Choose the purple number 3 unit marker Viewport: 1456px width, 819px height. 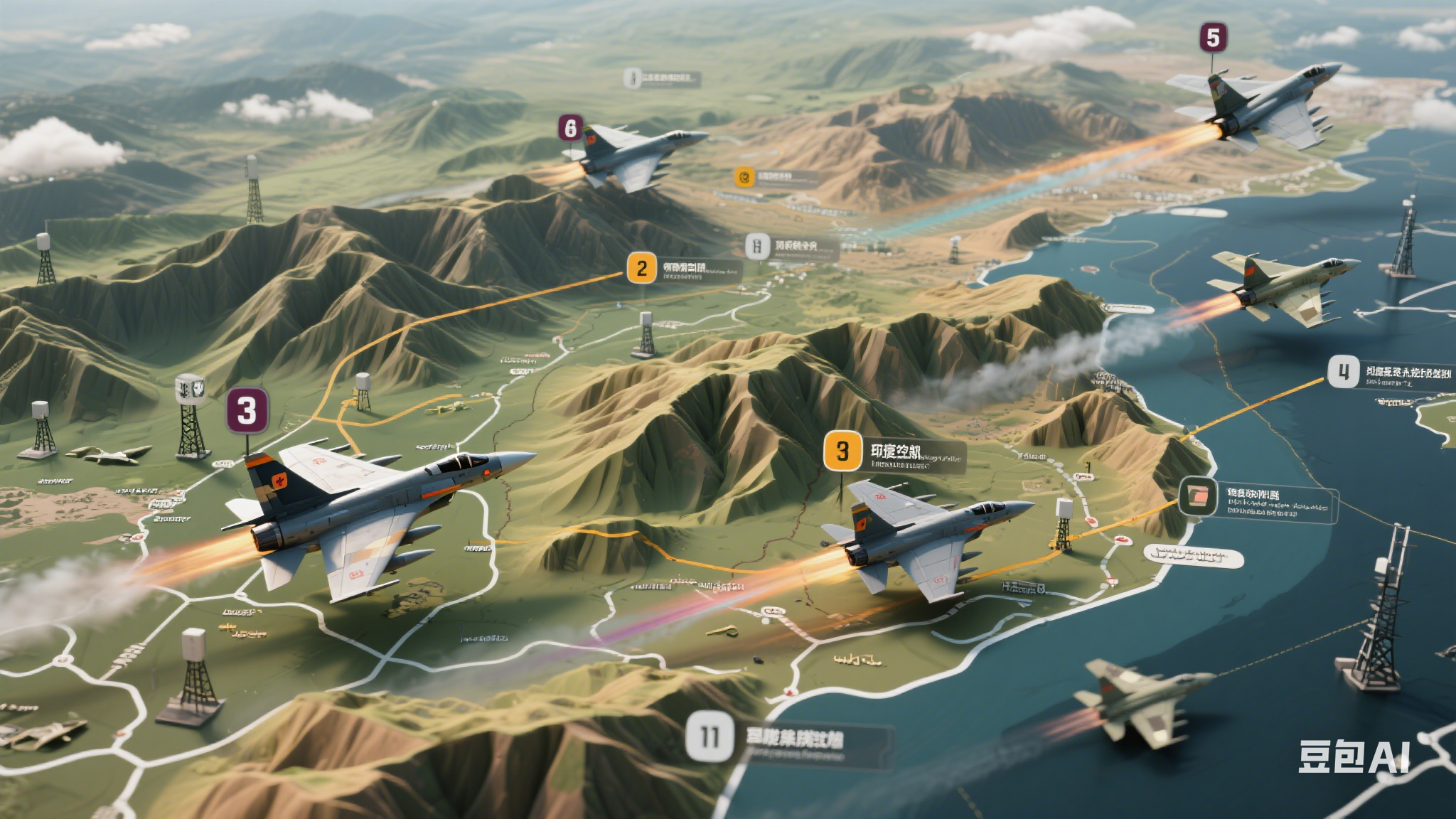[247, 410]
